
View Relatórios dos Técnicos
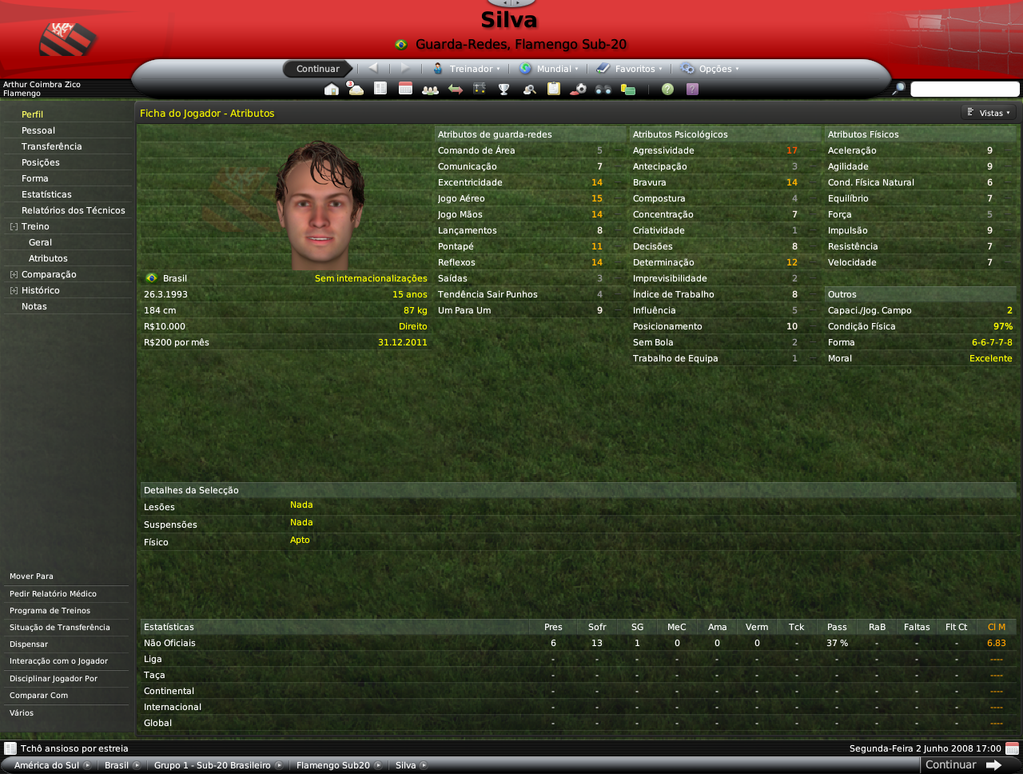coord(73,210)
